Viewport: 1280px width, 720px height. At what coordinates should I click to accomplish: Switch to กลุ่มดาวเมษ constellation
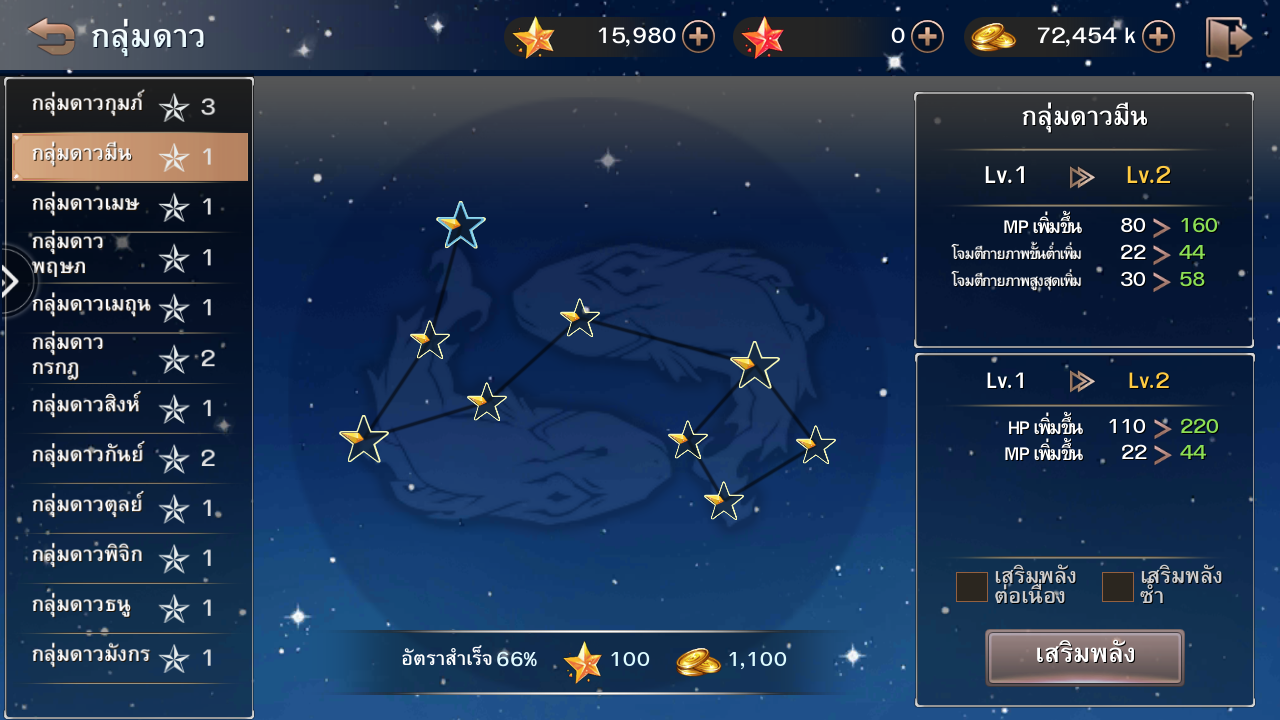pyautogui.click(x=129, y=207)
